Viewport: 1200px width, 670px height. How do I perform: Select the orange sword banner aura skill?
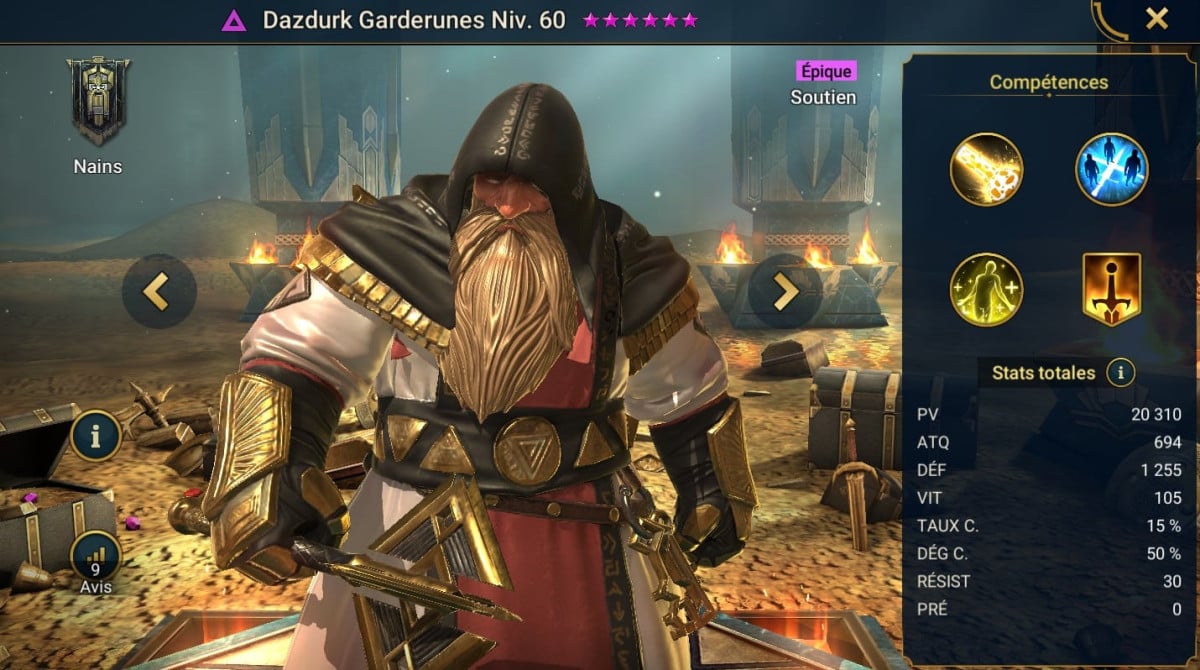(1111, 289)
